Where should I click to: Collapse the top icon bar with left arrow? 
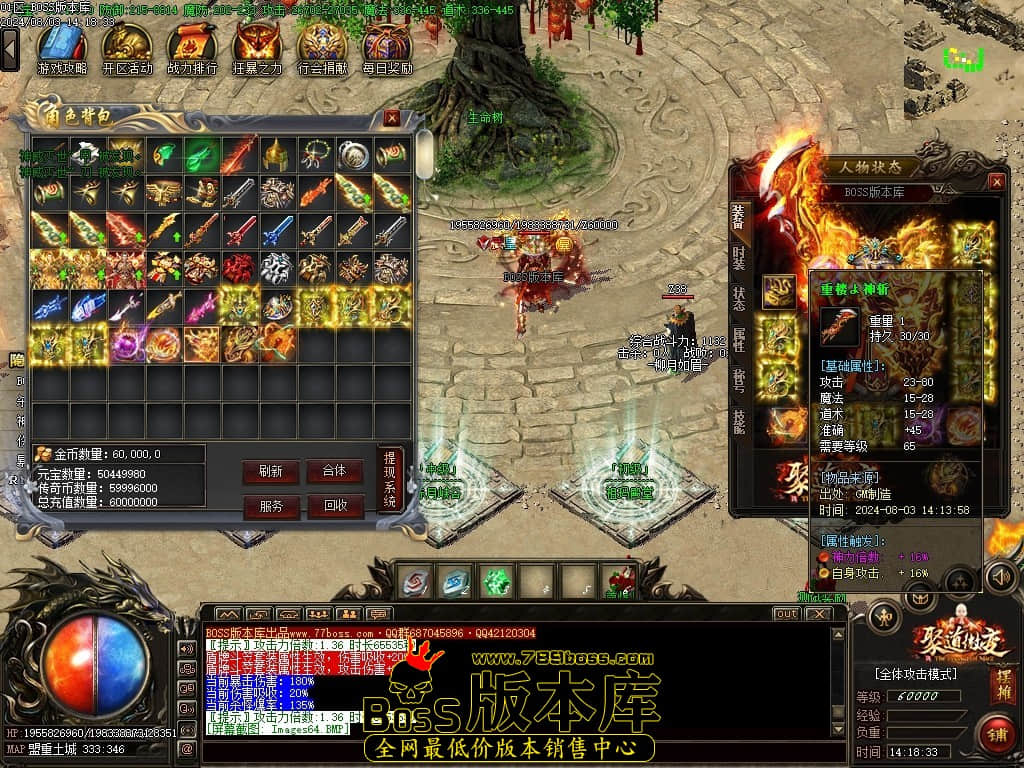click(x=10, y=48)
